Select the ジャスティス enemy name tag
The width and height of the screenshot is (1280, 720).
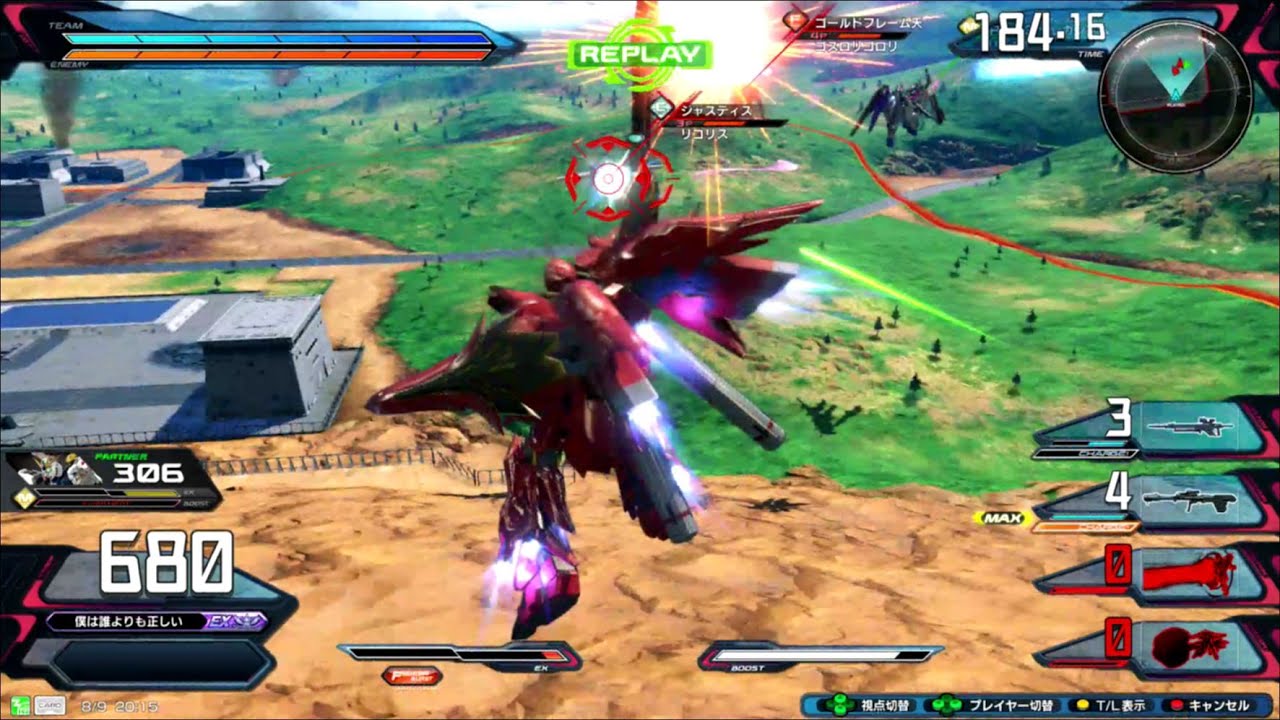click(713, 110)
